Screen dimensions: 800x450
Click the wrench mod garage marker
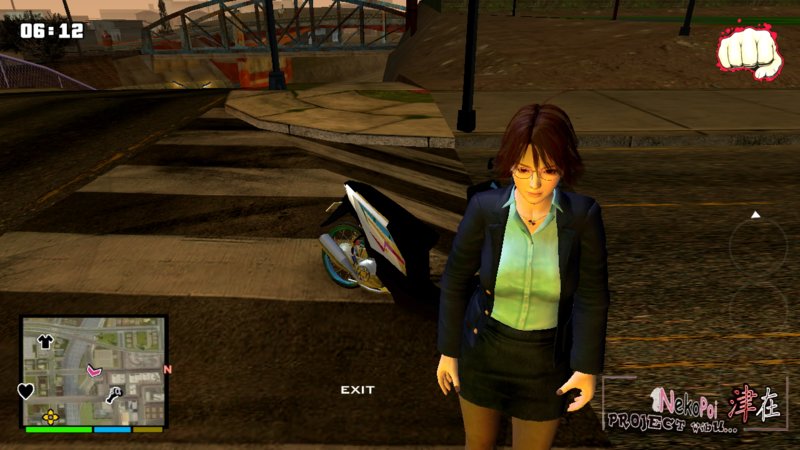pos(114,394)
